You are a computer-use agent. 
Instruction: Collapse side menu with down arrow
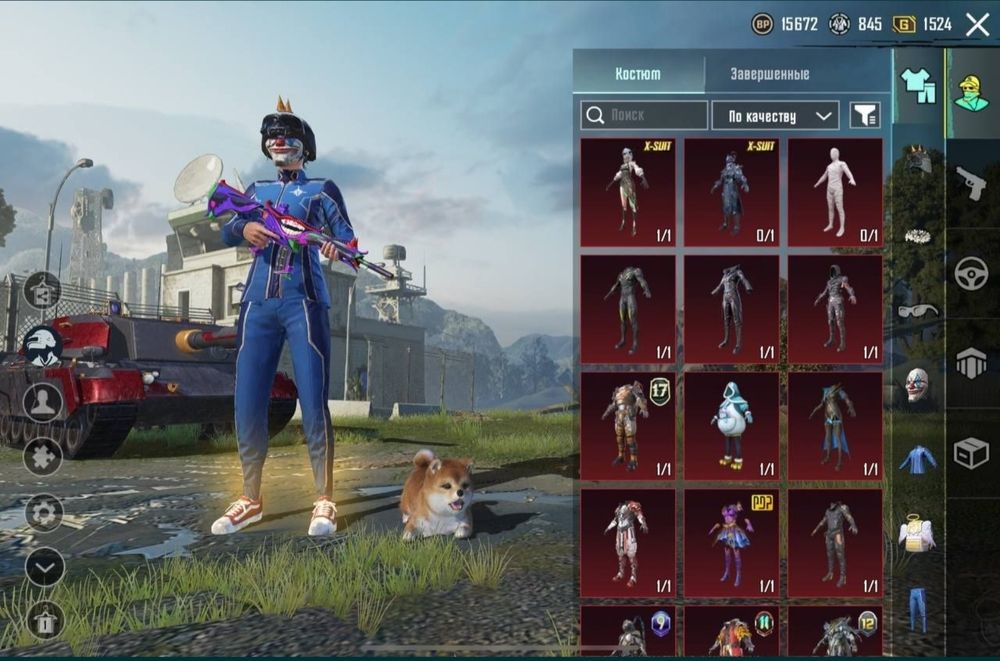(44, 567)
